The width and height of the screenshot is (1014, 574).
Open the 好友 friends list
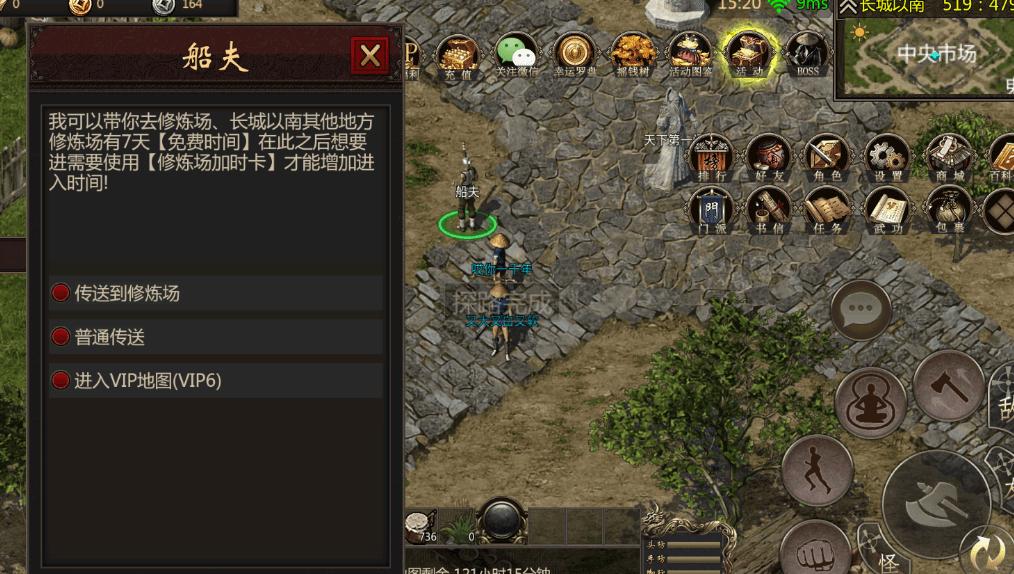[x=769, y=158]
